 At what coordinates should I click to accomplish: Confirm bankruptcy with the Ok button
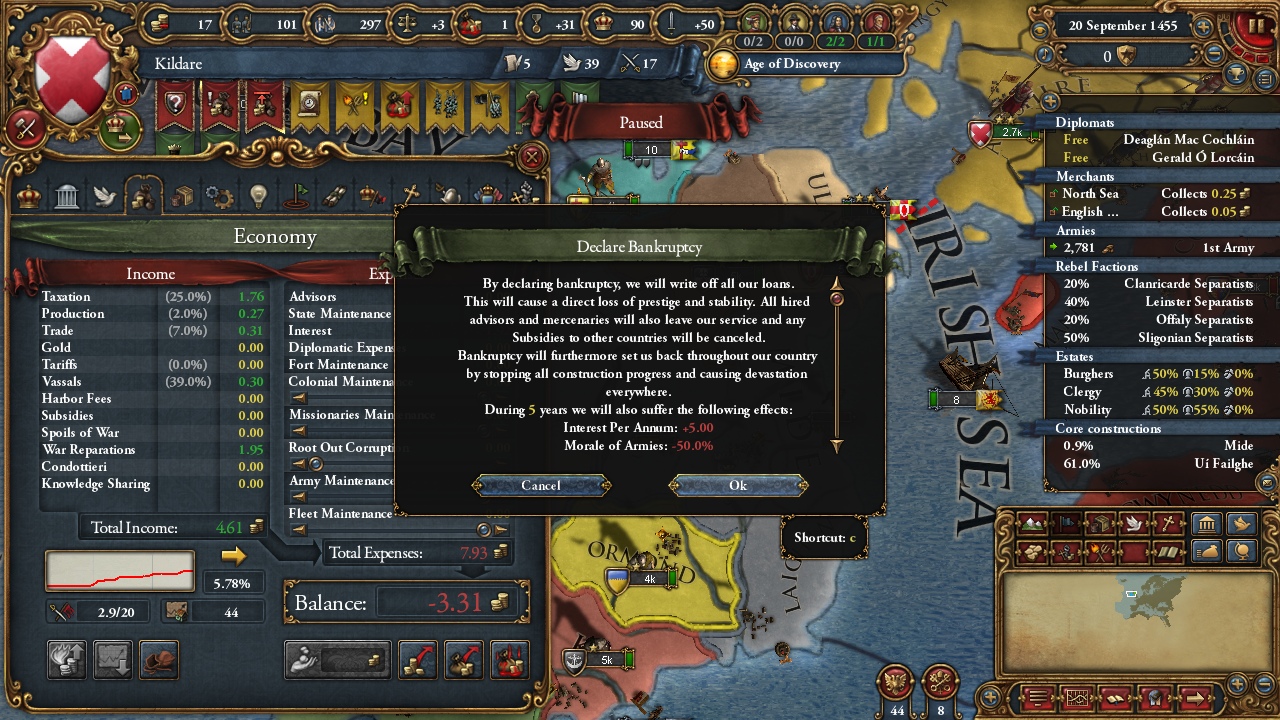738,485
